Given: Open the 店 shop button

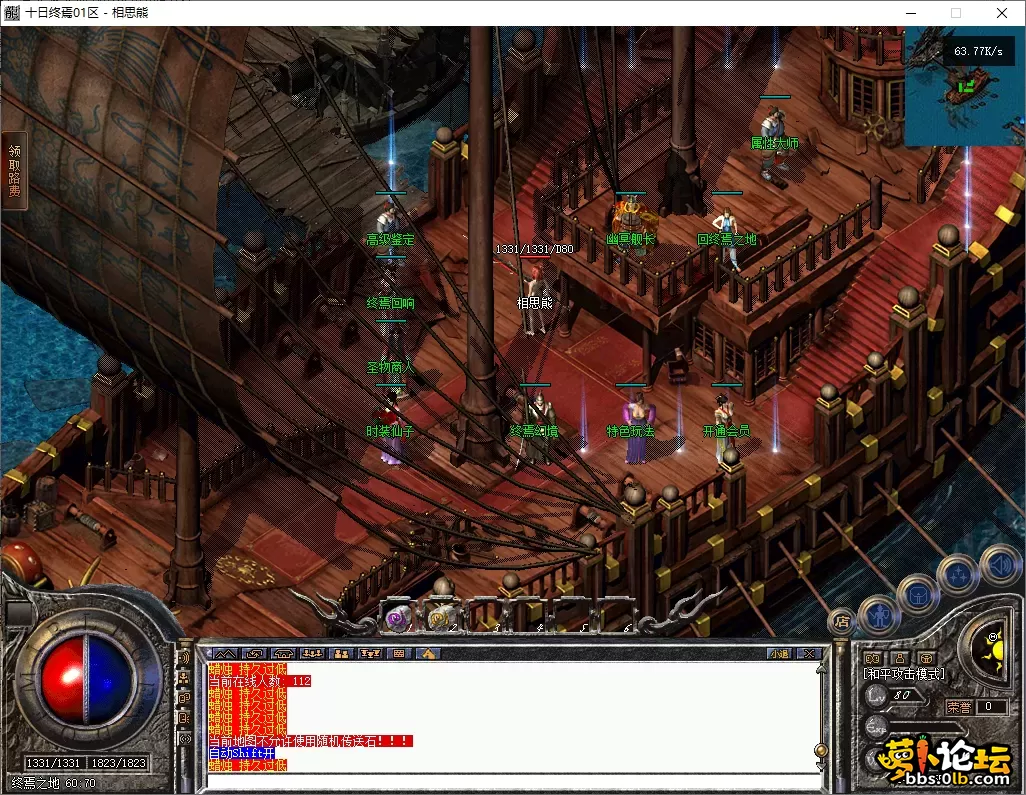Looking at the screenshot, I should (x=842, y=621).
